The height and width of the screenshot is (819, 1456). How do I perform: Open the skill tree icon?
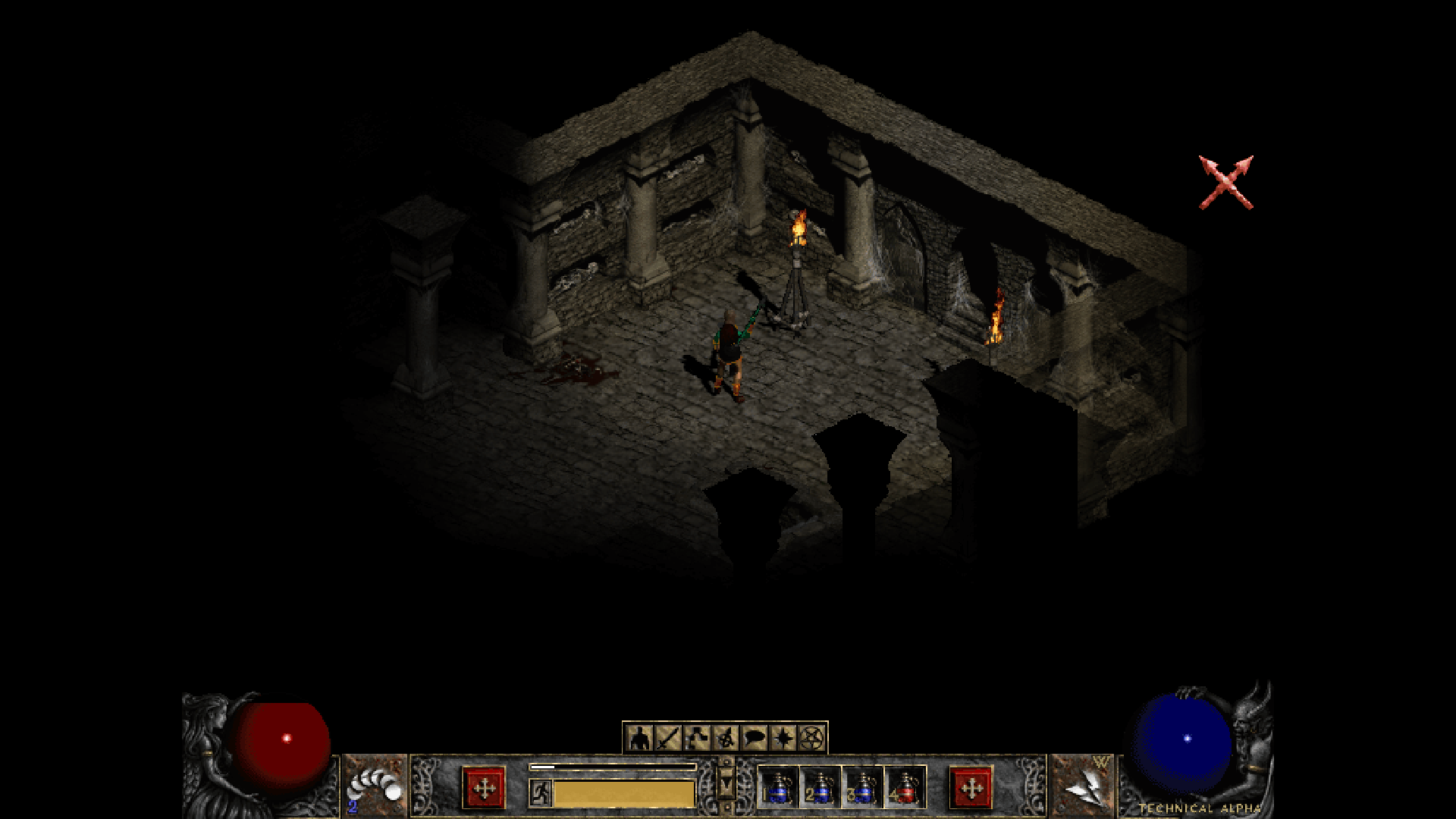[x=697, y=737]
